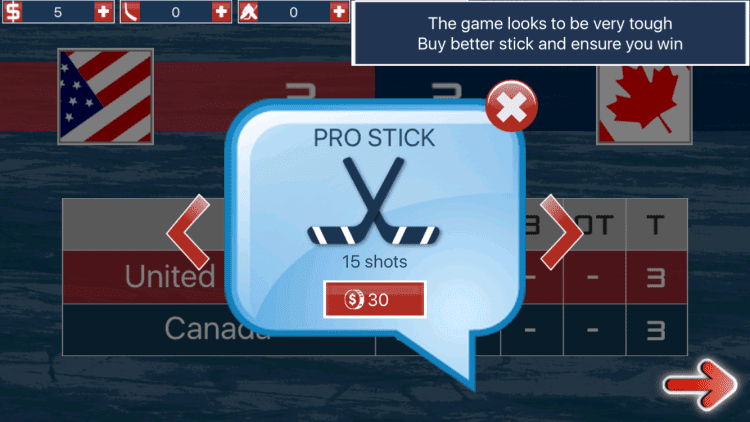
Task: Add more sticks with the plus button
Action: coord(221,12)
